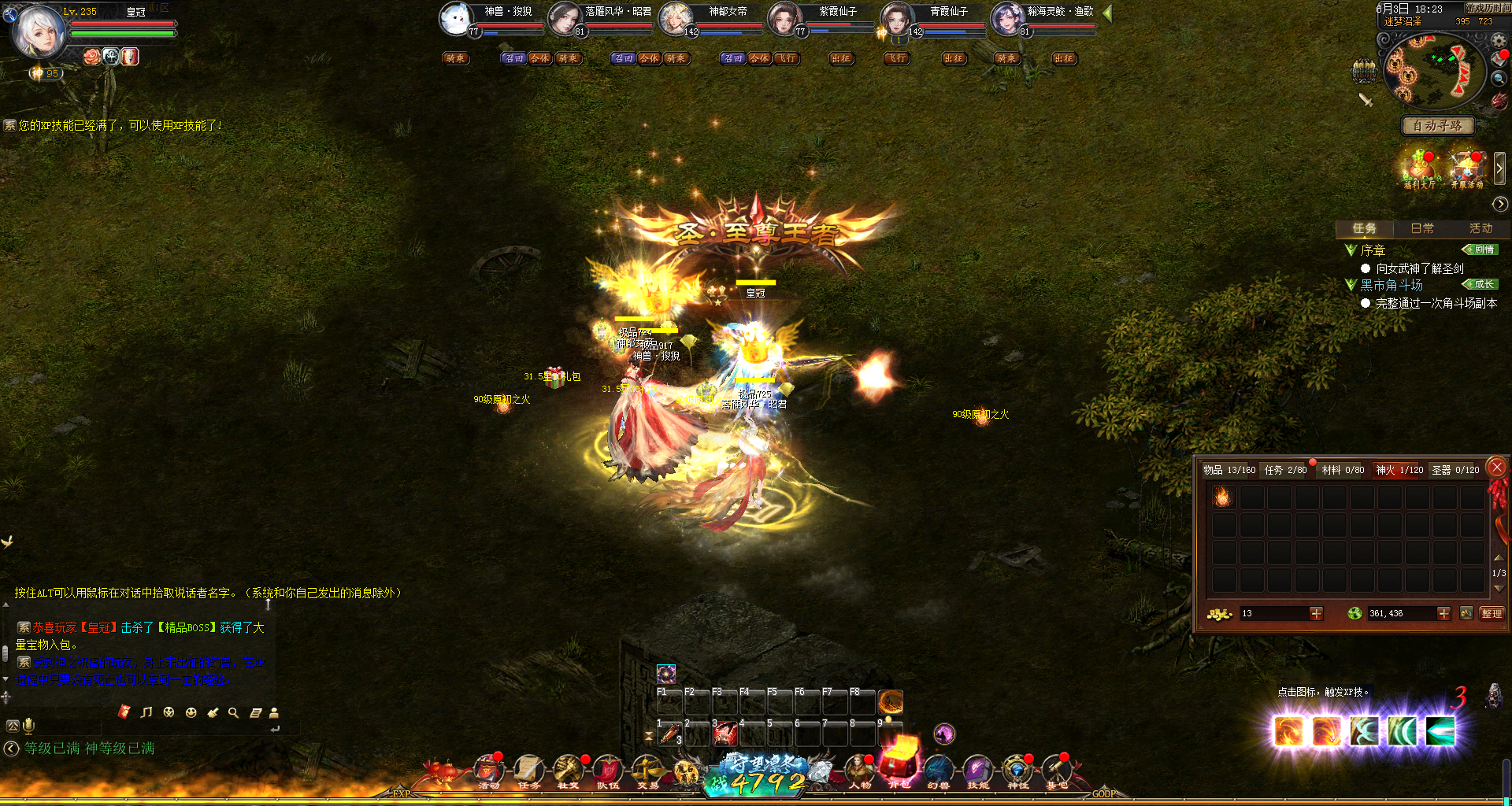This screenshot has height=806, width=1512.
Task: Open the 人物 character menu
Action: [860, 771]
